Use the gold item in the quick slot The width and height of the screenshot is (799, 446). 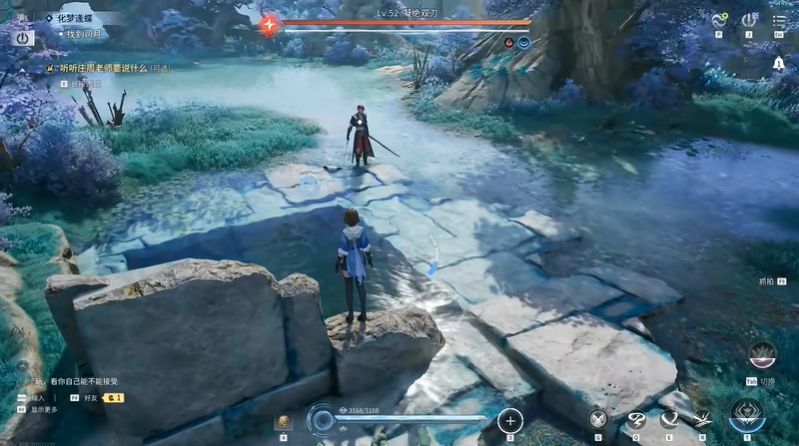click(283, 422)
